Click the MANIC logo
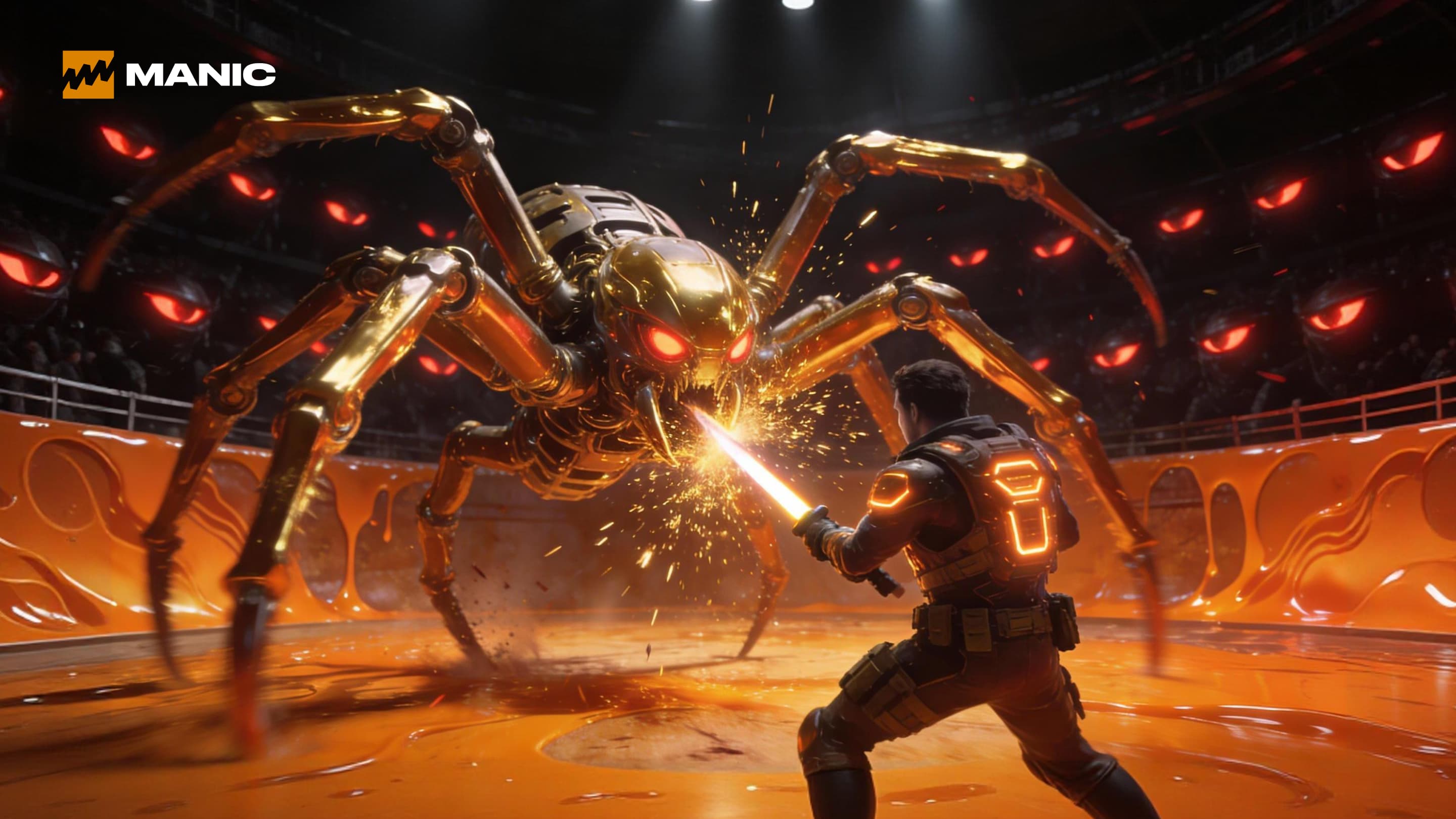This screenshot has width=1456, height=819. click(168, 75)
